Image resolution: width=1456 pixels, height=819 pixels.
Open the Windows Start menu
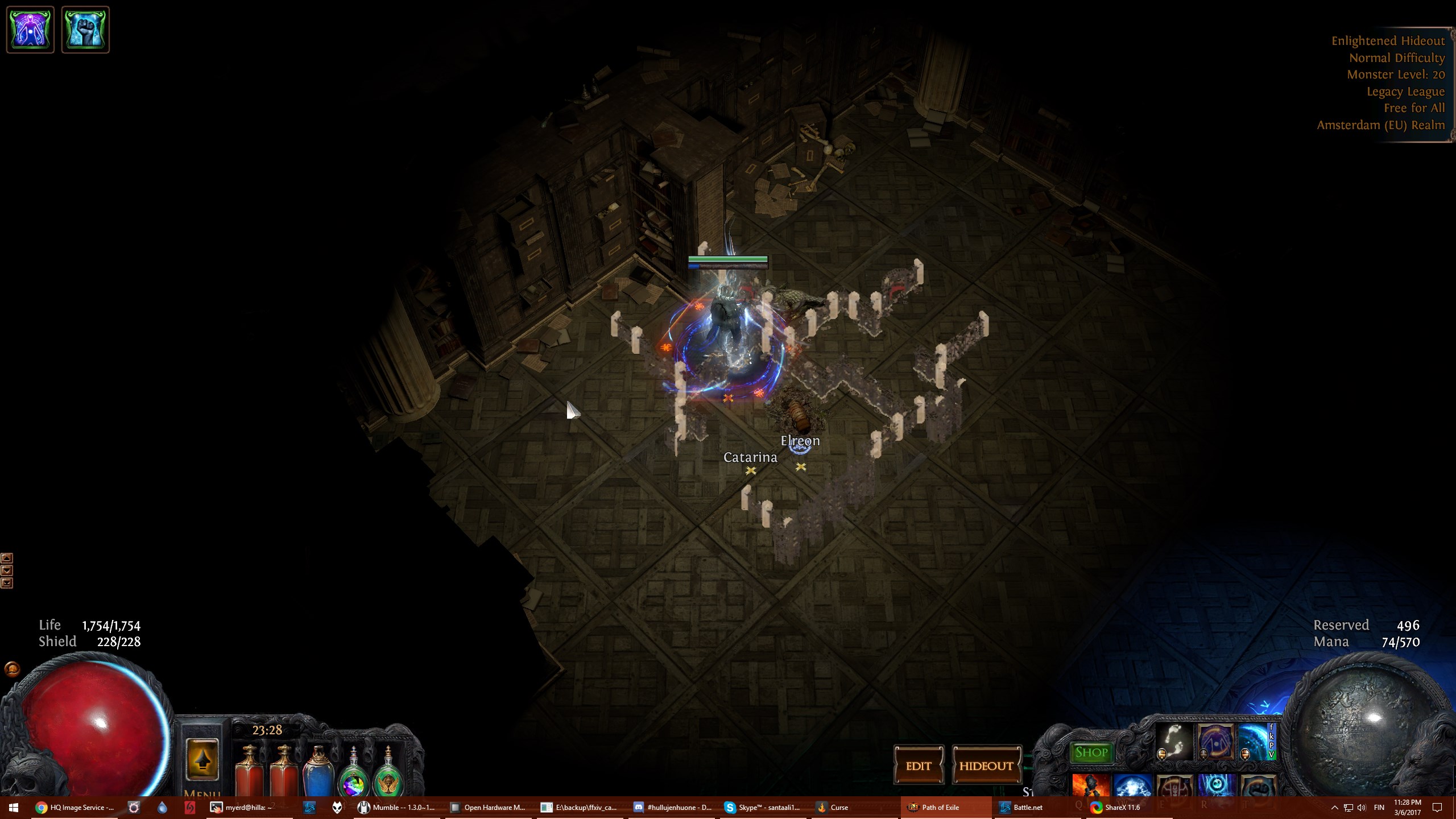pos(14,807)
